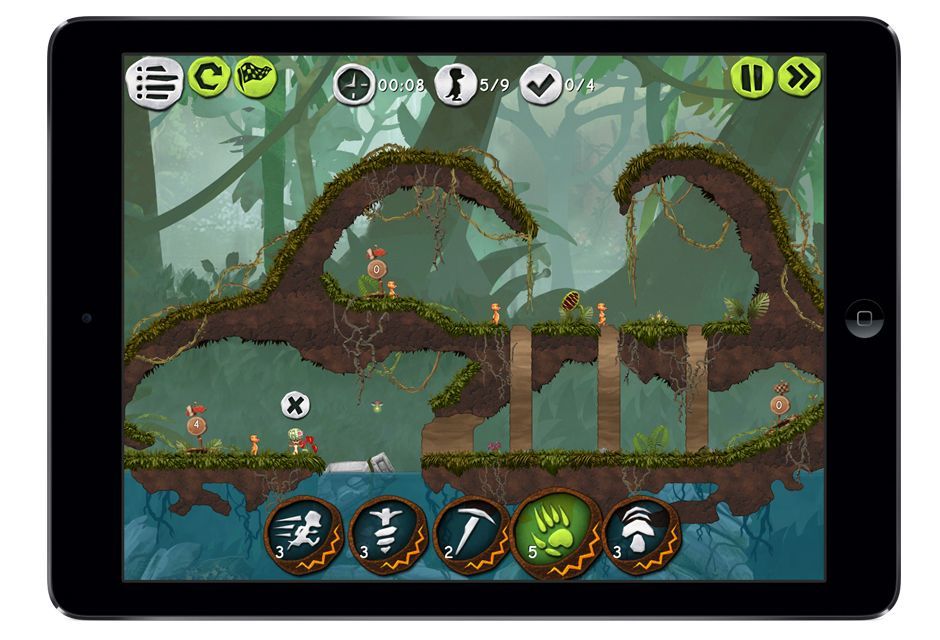The image size is (940, 640).
Task: Restart the level with the circular arrow
Action: [x=209, y=77]
